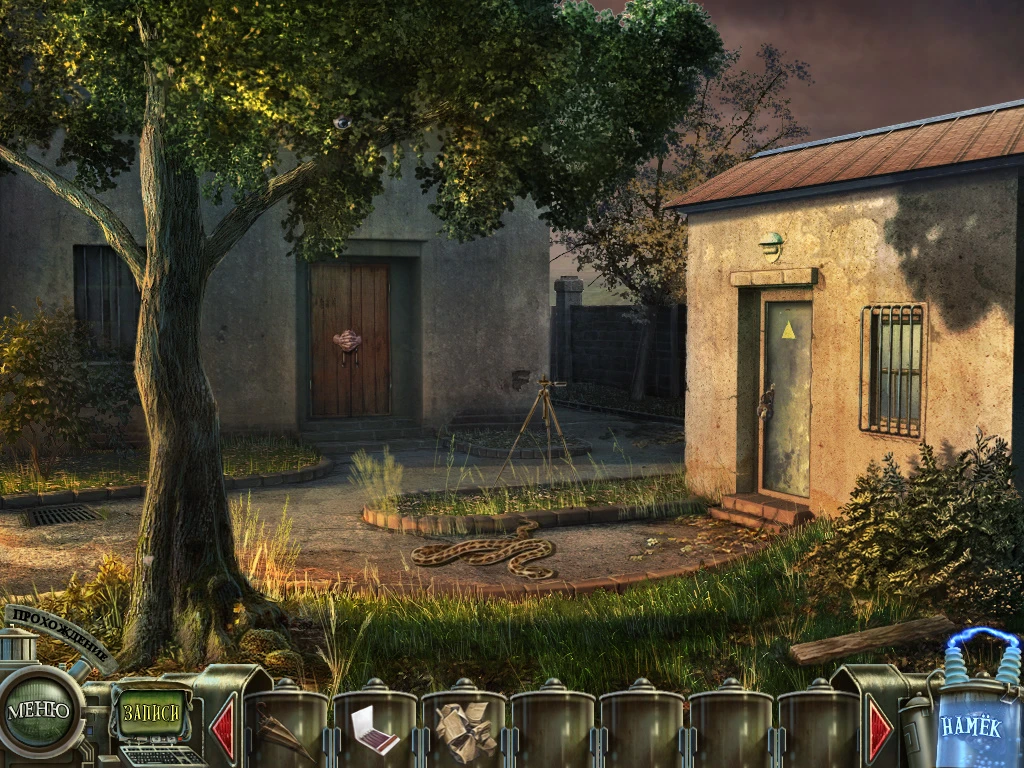
Task: Open the round Меню button
Action: pos(40,711)
